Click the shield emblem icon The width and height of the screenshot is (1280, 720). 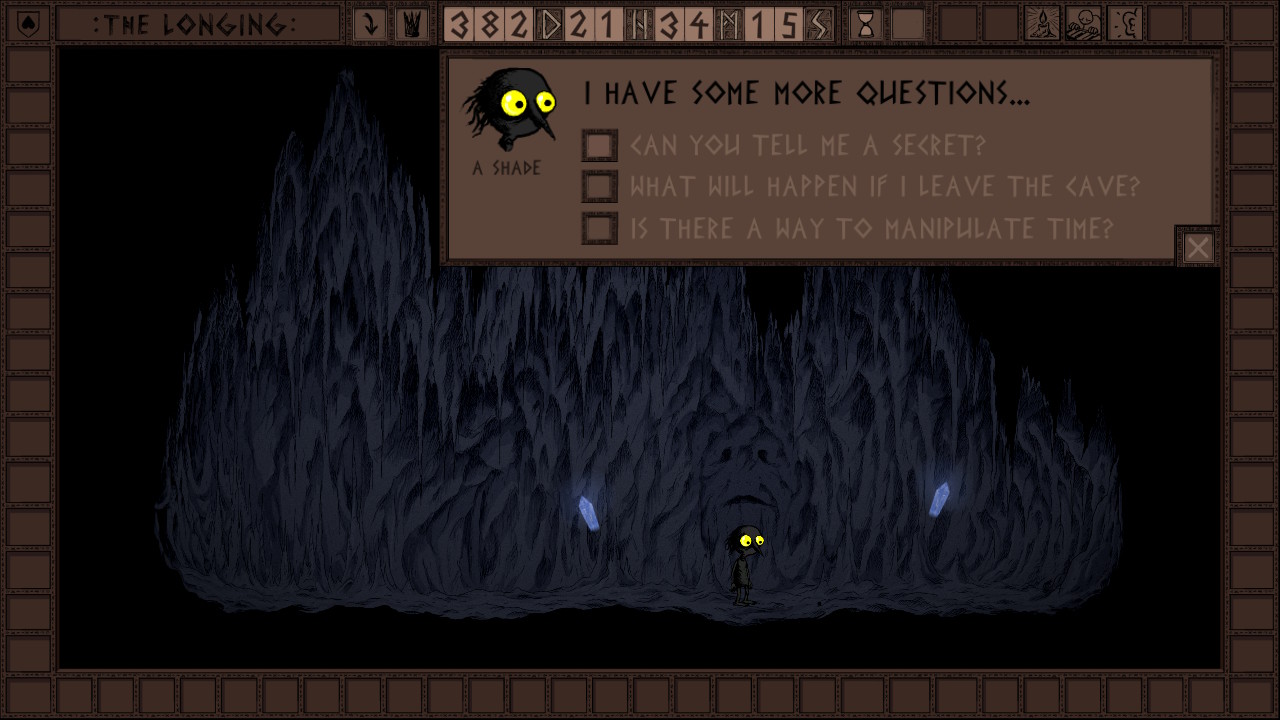(27, 24)
